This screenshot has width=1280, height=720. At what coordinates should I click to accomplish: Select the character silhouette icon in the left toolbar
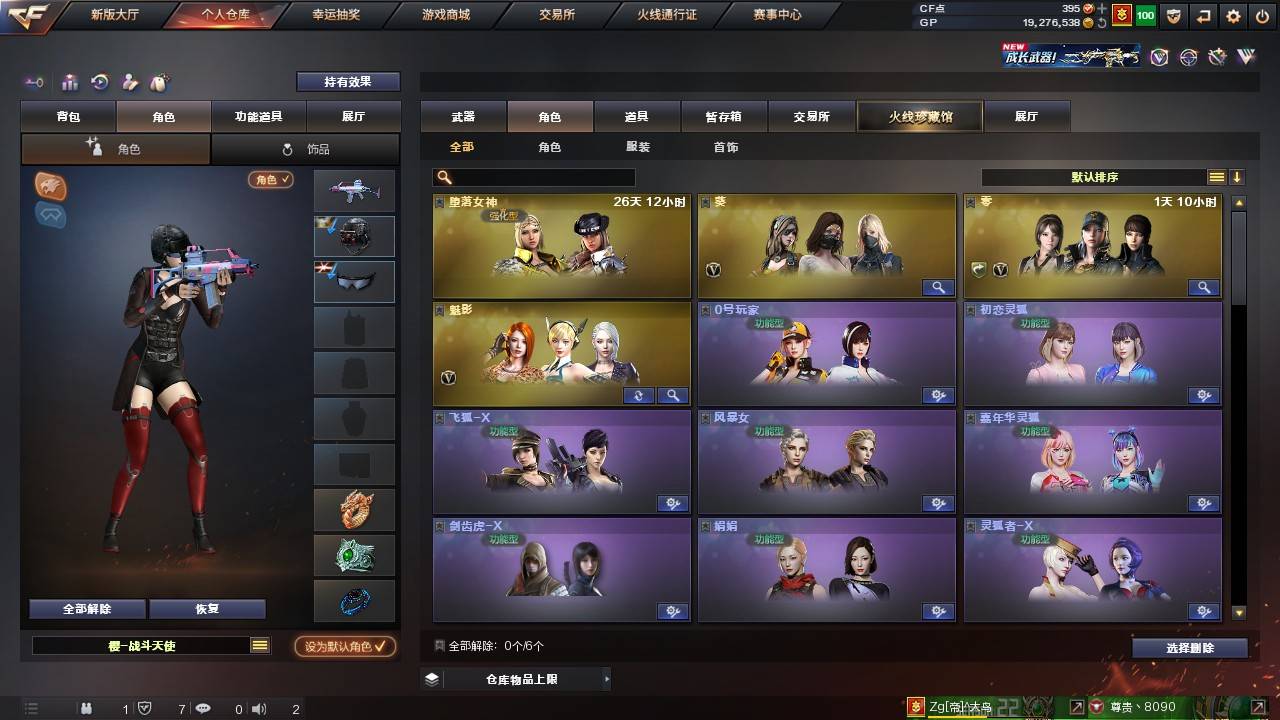(x=129, y=82)
